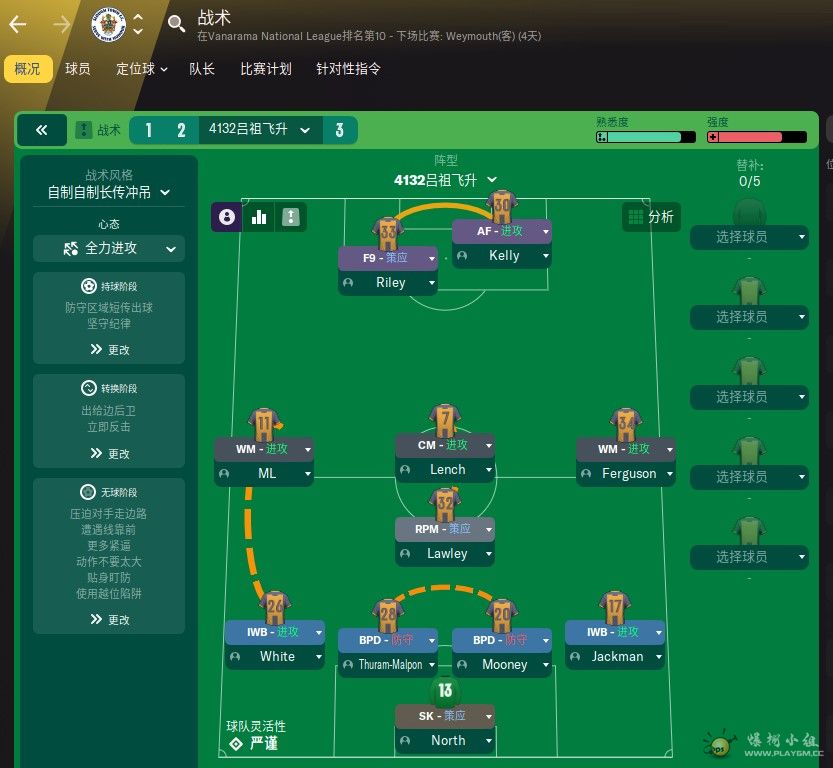Go back with the left arrow
833x768 pixels.
click(x=17, y=24)
